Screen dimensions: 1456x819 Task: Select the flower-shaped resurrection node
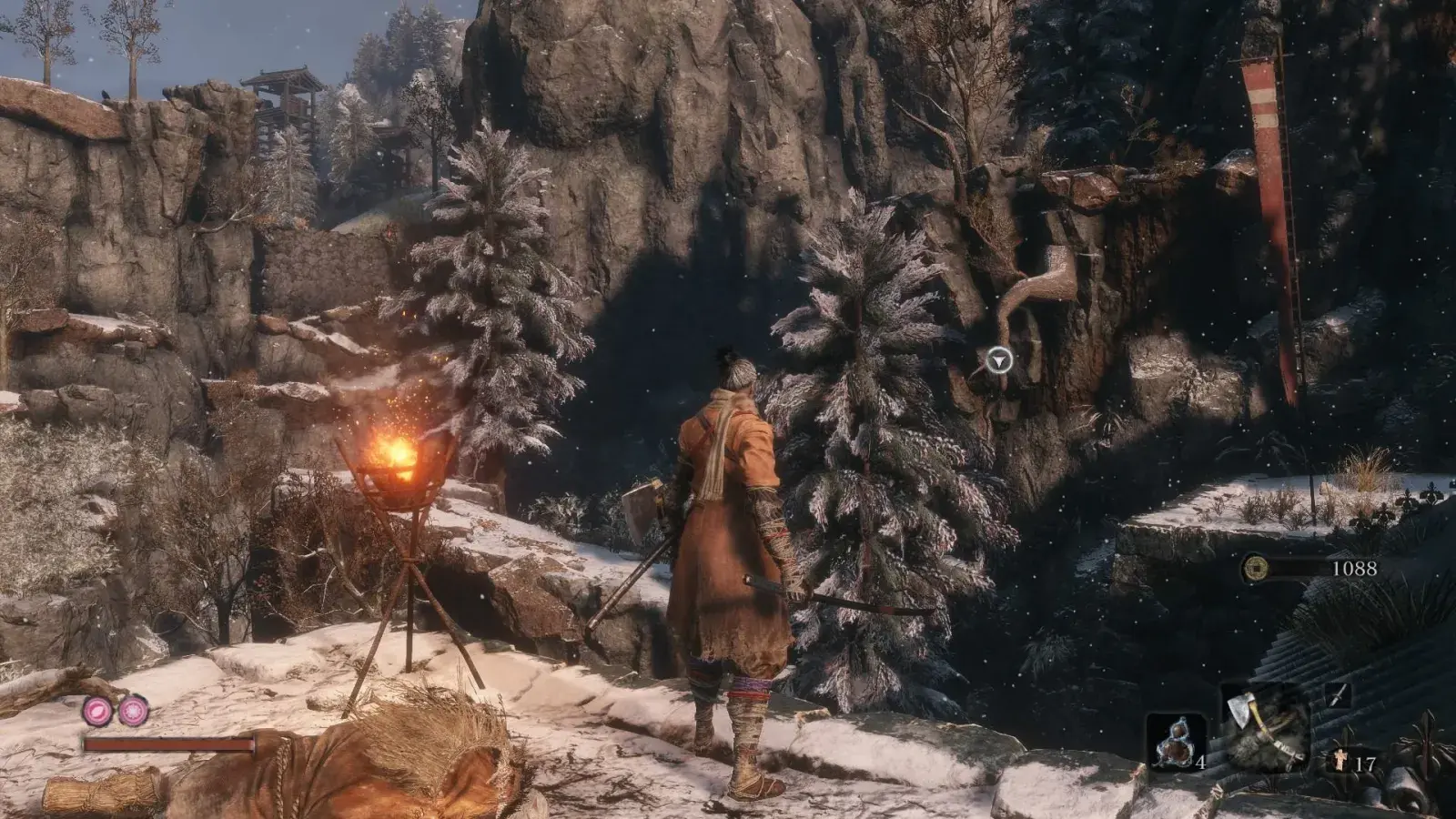(x=134, y=711)
